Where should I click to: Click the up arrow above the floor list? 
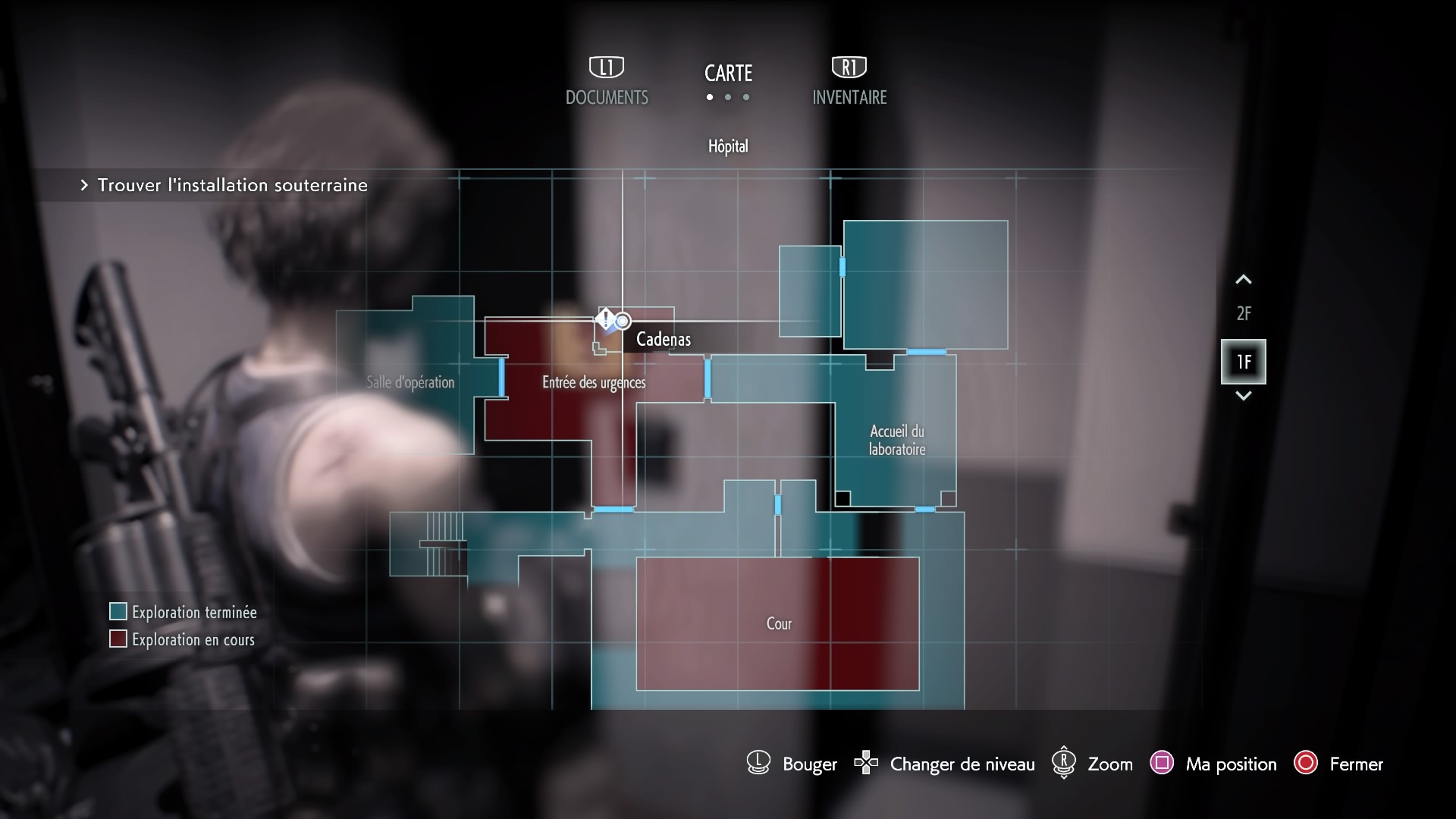[x=1243, y=280]
